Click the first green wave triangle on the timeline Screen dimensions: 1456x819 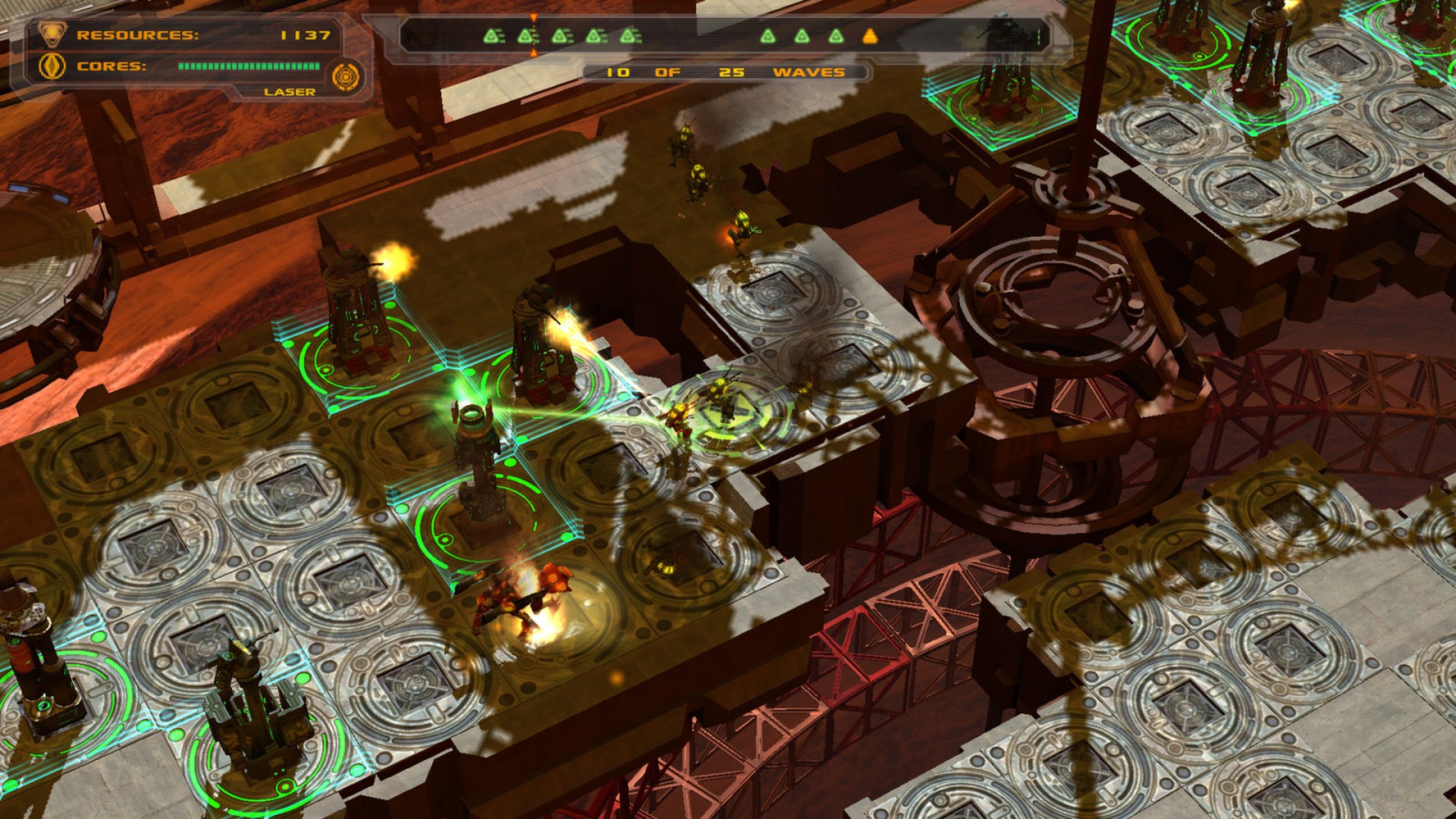click(x=490, y=37)
